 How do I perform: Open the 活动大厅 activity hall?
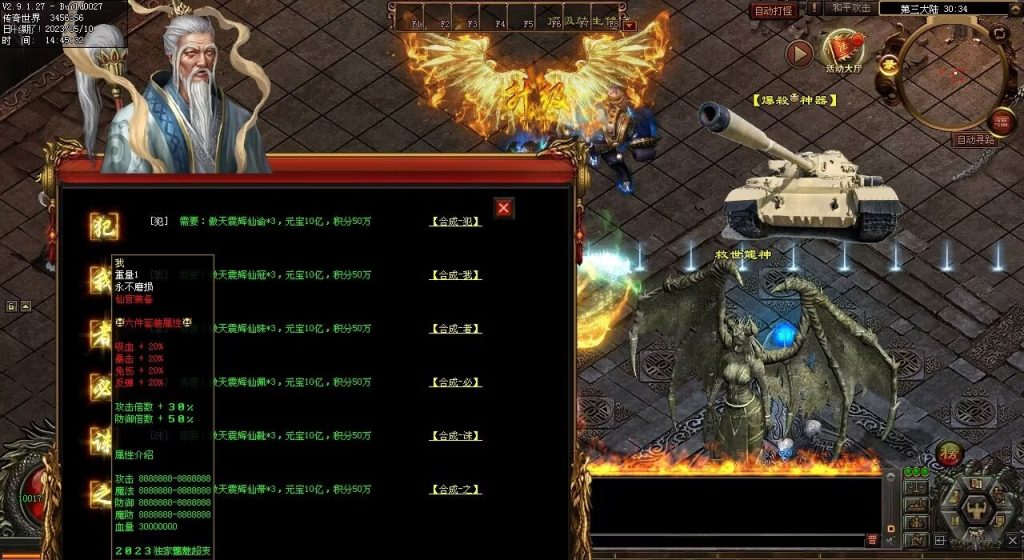tap(843, 52)
